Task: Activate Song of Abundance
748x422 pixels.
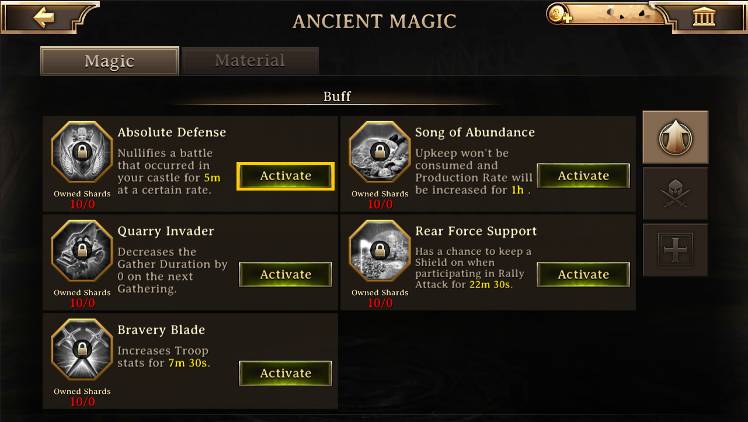Action: [583, 176]
